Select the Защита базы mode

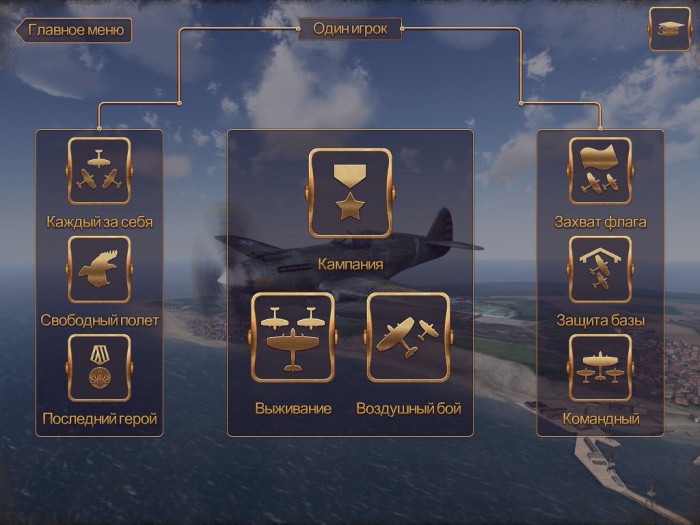tap(600, 269)
